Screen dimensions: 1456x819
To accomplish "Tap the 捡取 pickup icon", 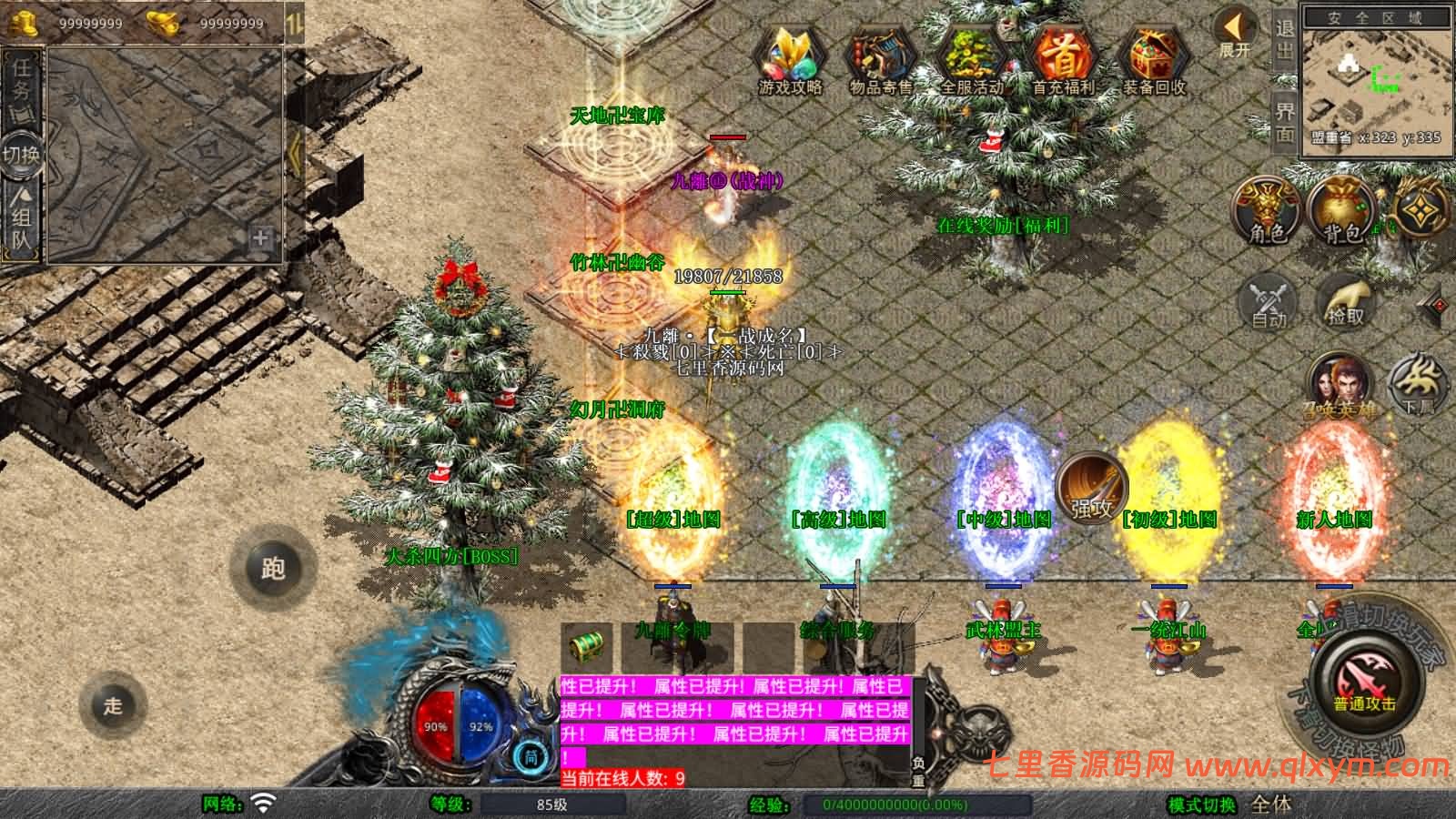I will coord(1348,300).
